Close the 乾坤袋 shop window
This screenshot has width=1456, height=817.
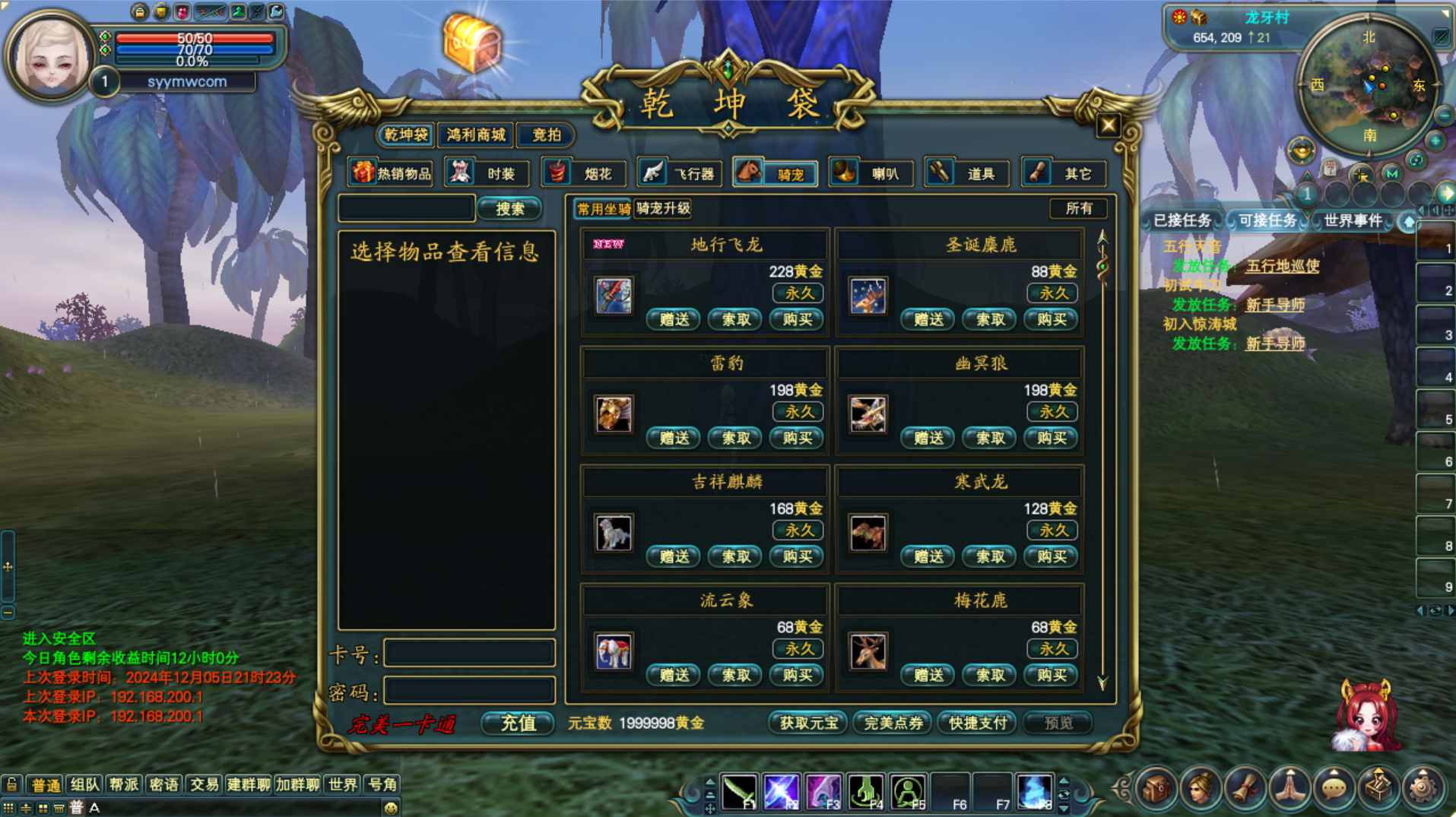point(1107,125)
